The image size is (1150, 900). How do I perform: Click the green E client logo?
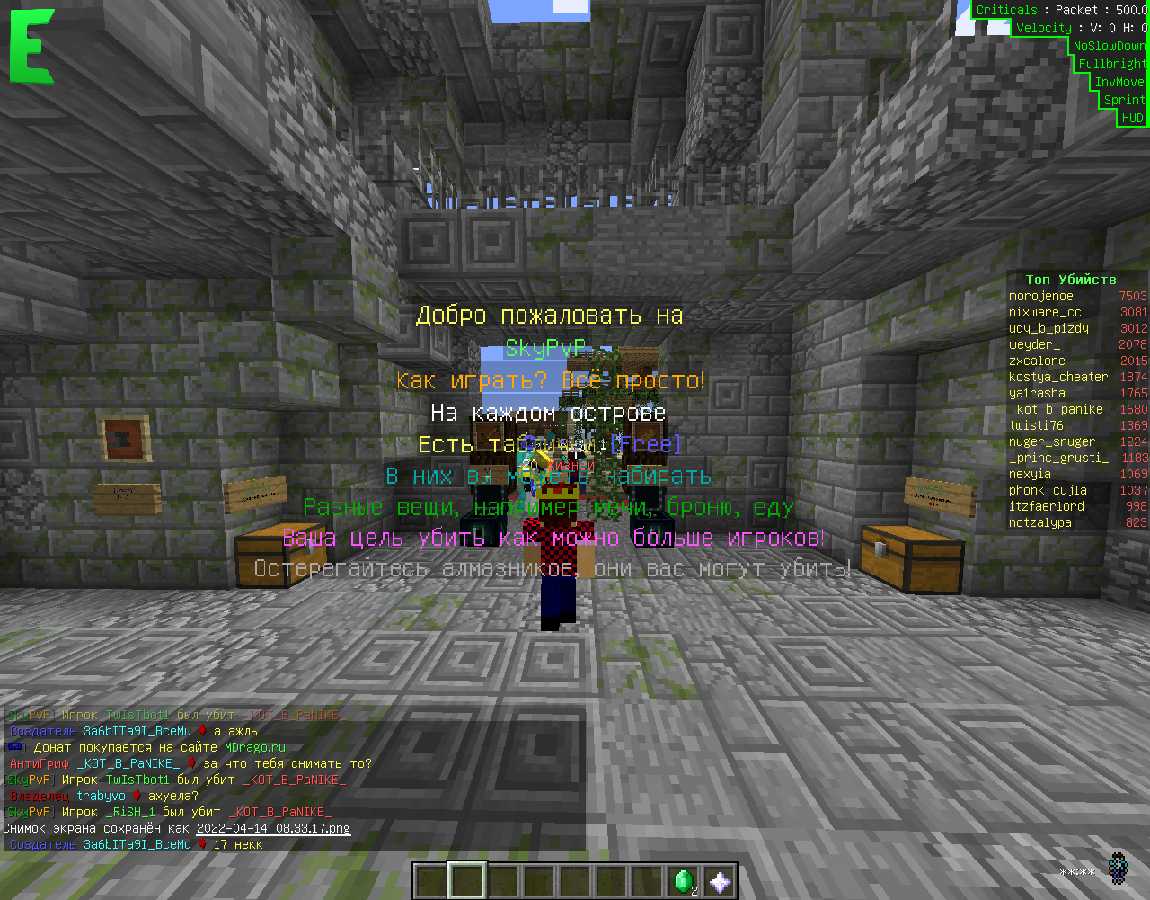(x=32, y=48)
